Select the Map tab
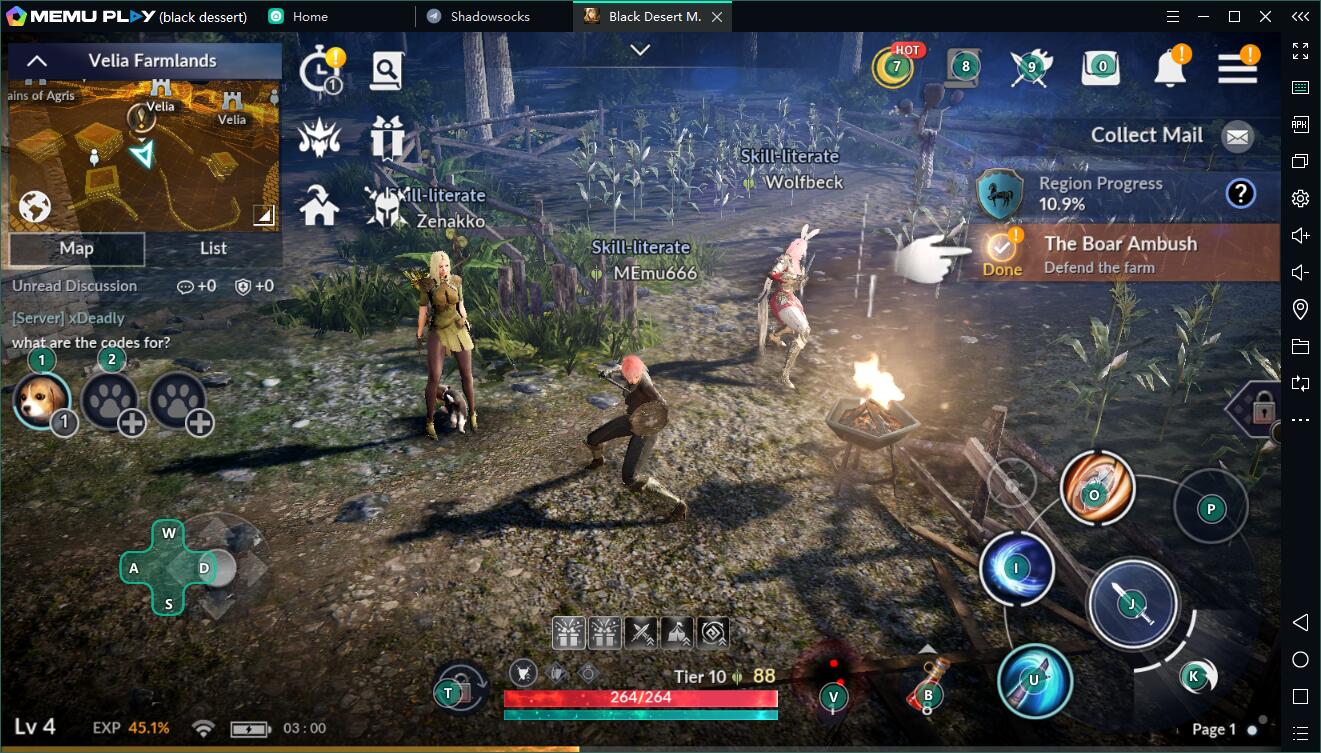Image resolution: width=1321 pixels, height=753 pixels. click(77, 249)
